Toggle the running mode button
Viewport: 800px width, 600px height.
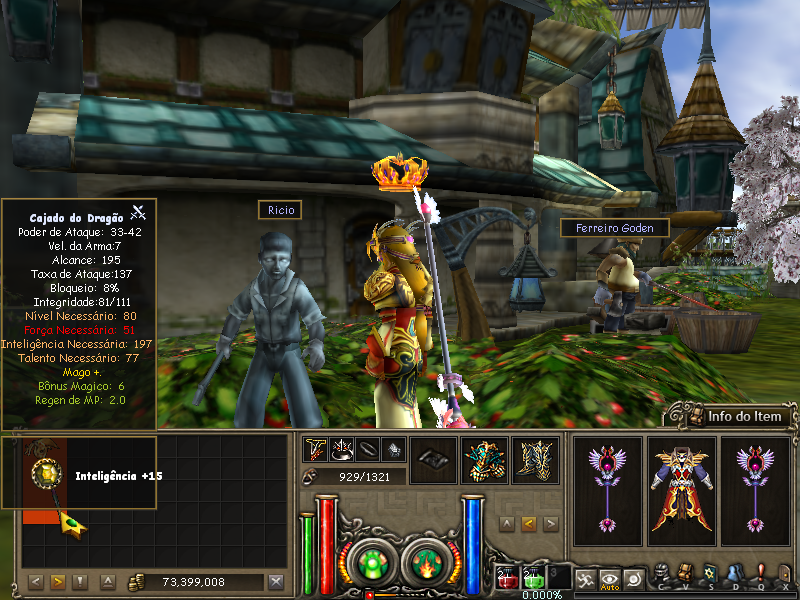(584, 577)
